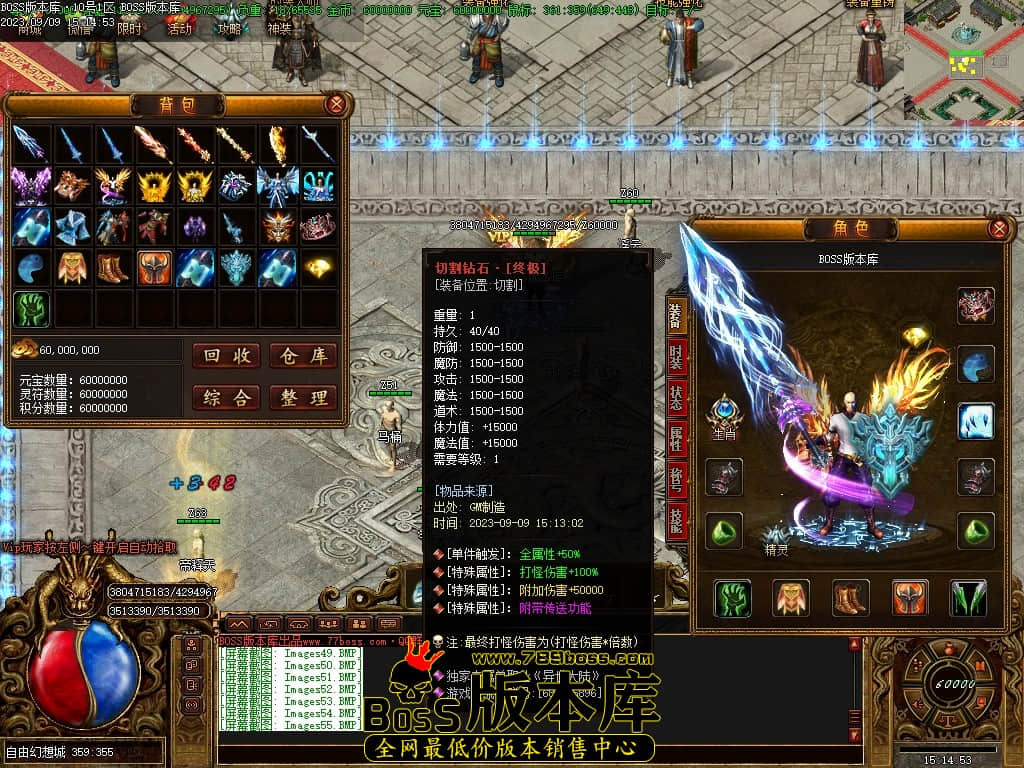Close the 背包 backpack window

click(337, 104)
